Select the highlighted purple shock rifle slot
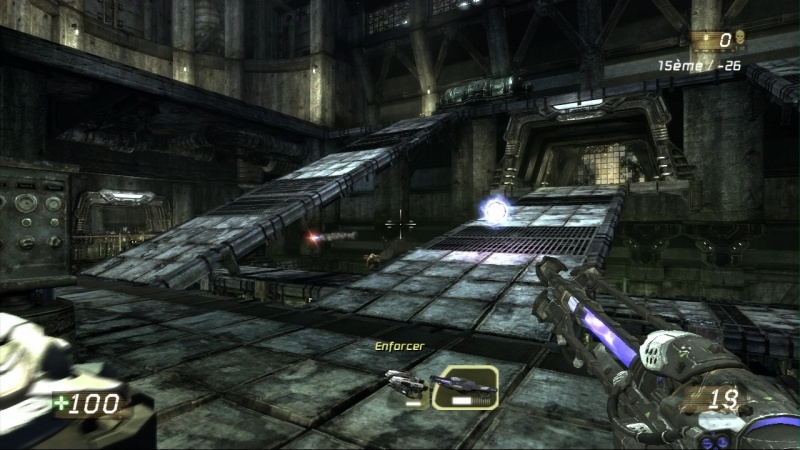 coord(465,385)
